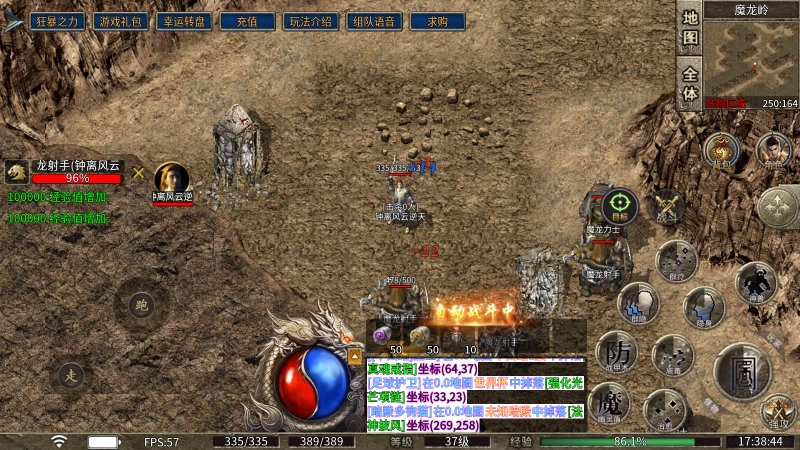Image resolution: width=800 pixels, height=450 pixels.
Task: Activate the green 目标 target icon
Action: pyautogui.click(x=620, y=206)
